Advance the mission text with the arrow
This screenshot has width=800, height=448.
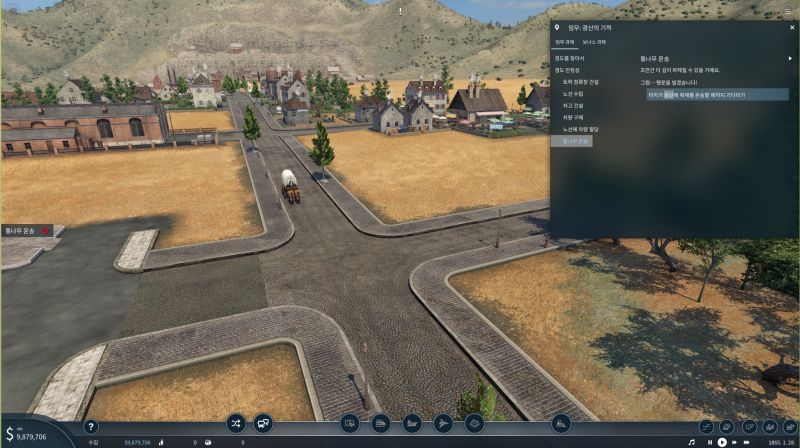click(790, 58)
